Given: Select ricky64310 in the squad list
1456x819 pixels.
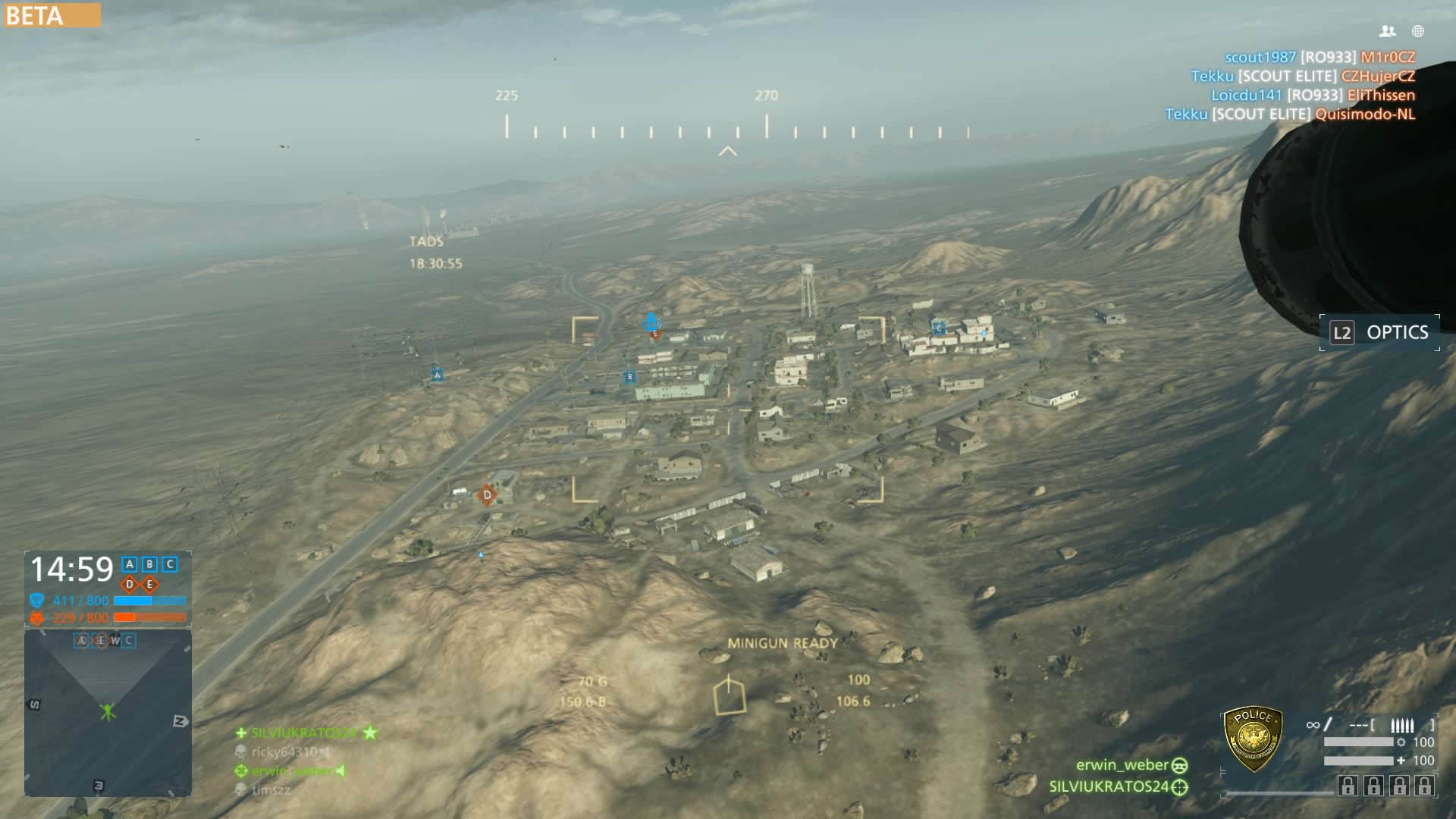Looking at the screenshot, I should tap(284, 752).
